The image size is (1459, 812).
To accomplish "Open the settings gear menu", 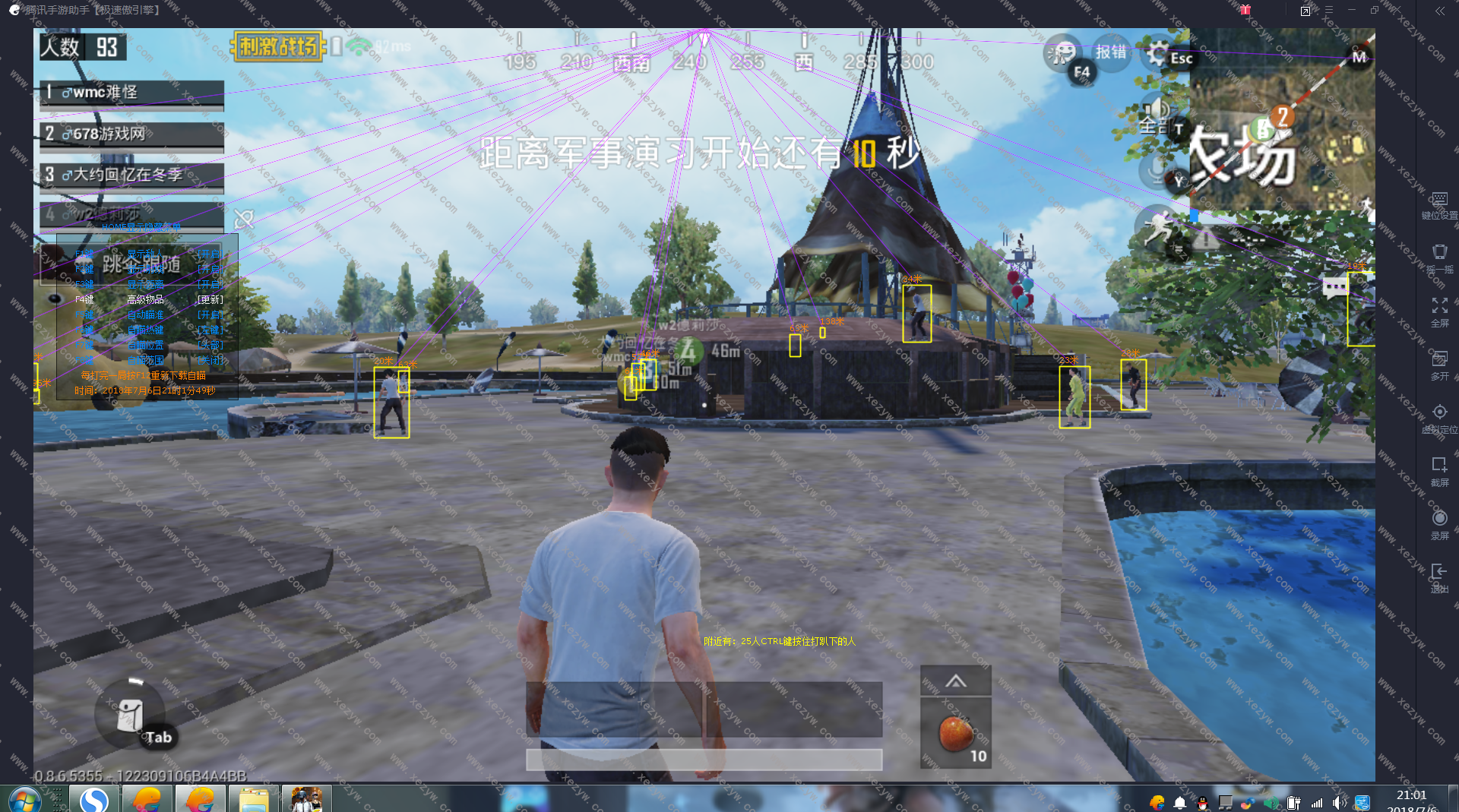I will [1157, 54].
